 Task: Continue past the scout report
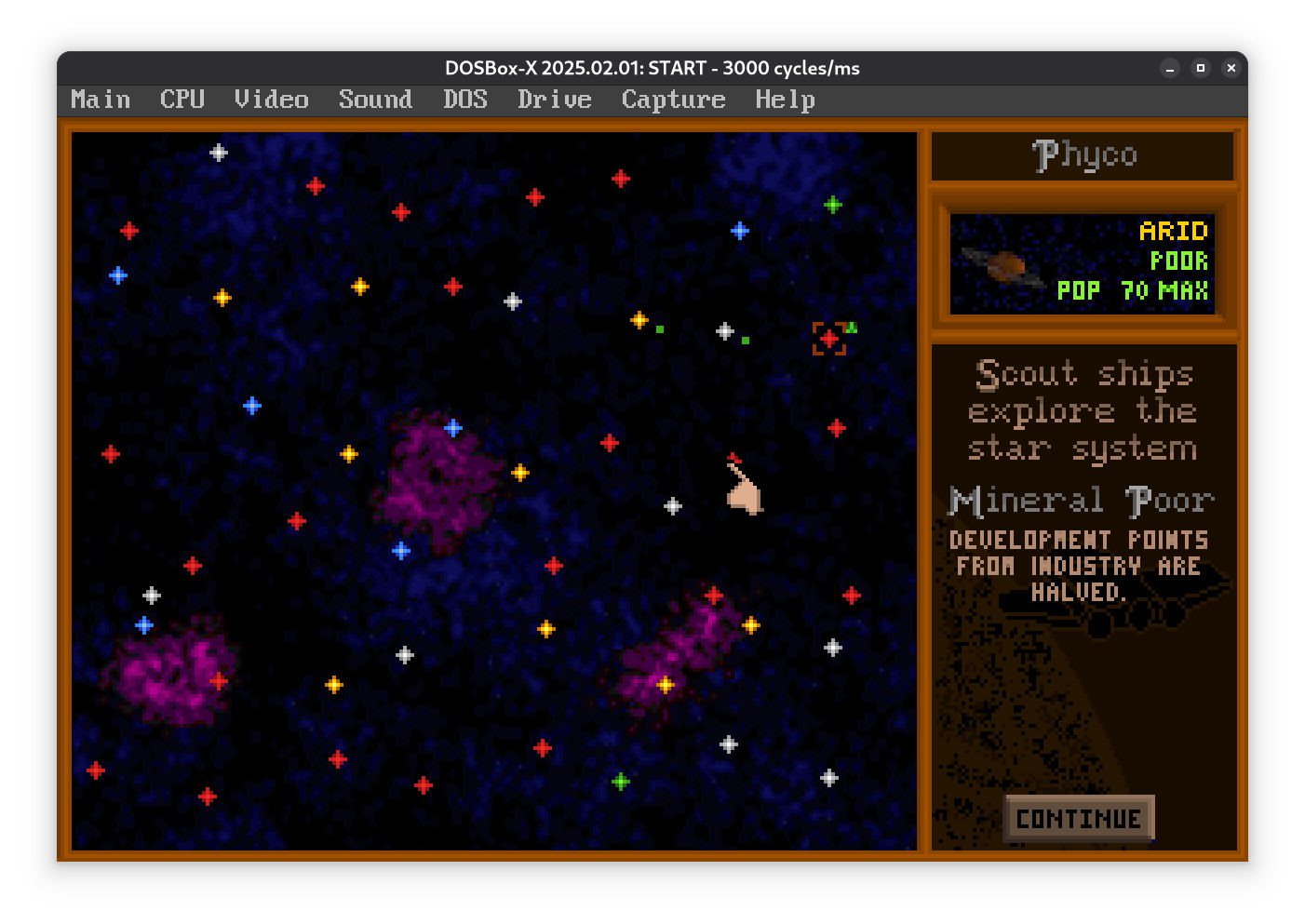1079,819
